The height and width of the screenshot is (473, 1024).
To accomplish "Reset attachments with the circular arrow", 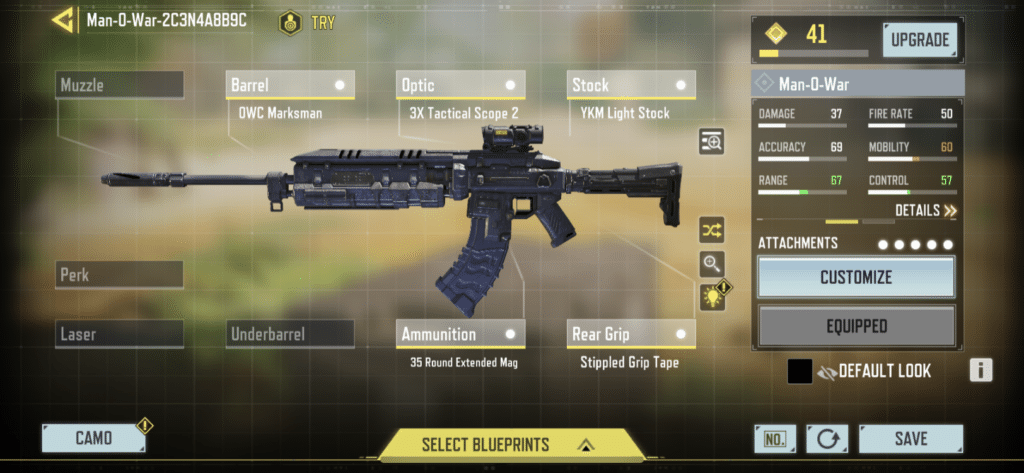I will (826, 438).
